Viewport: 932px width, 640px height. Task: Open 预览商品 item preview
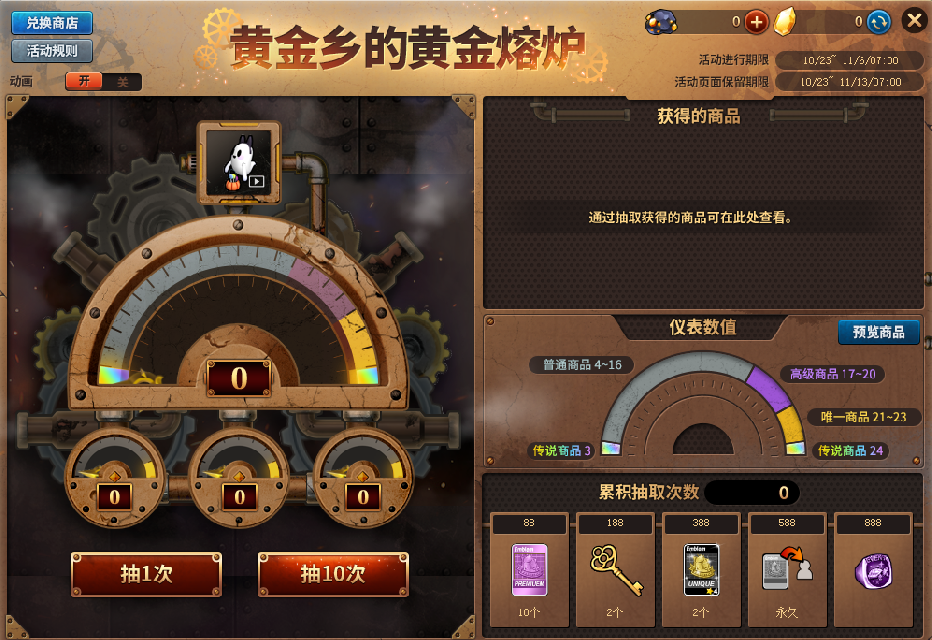click(878, 332)
